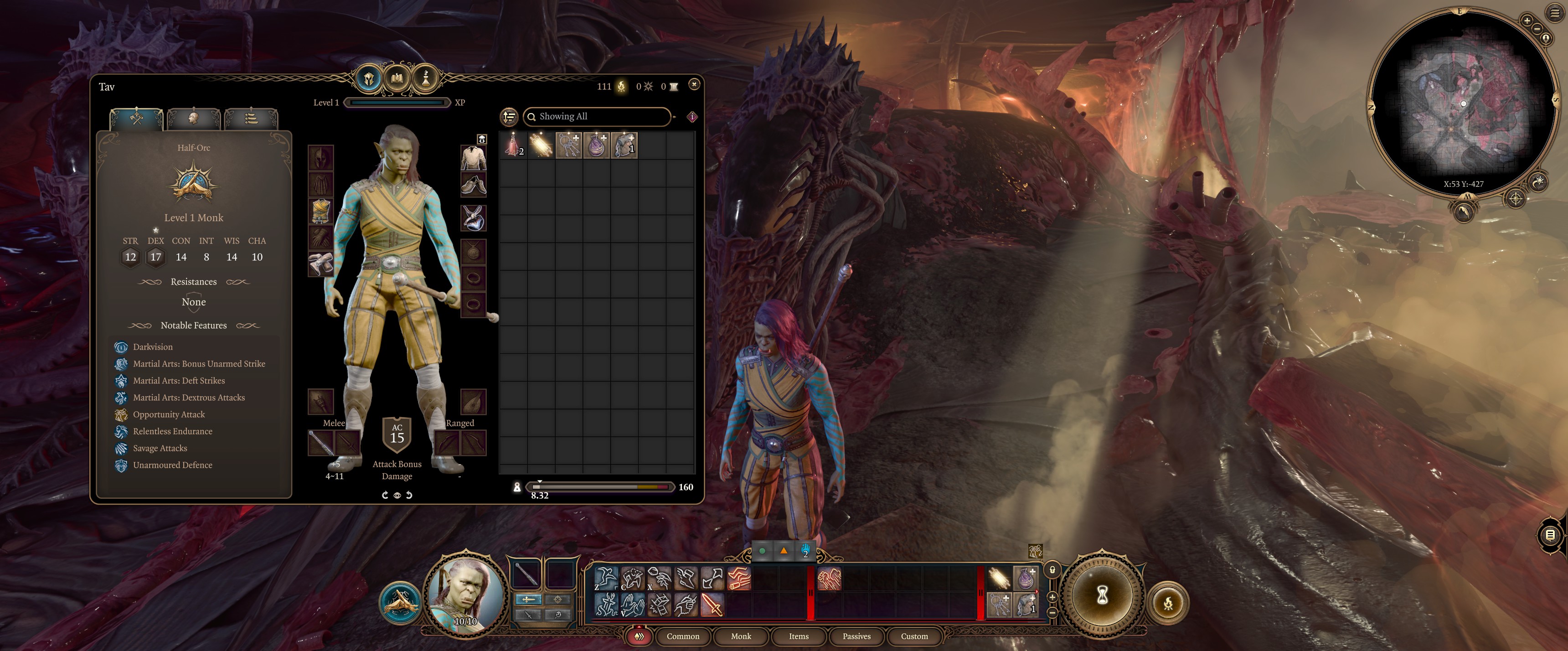Click the equipped shirt clothing slot

click(473, 158)
